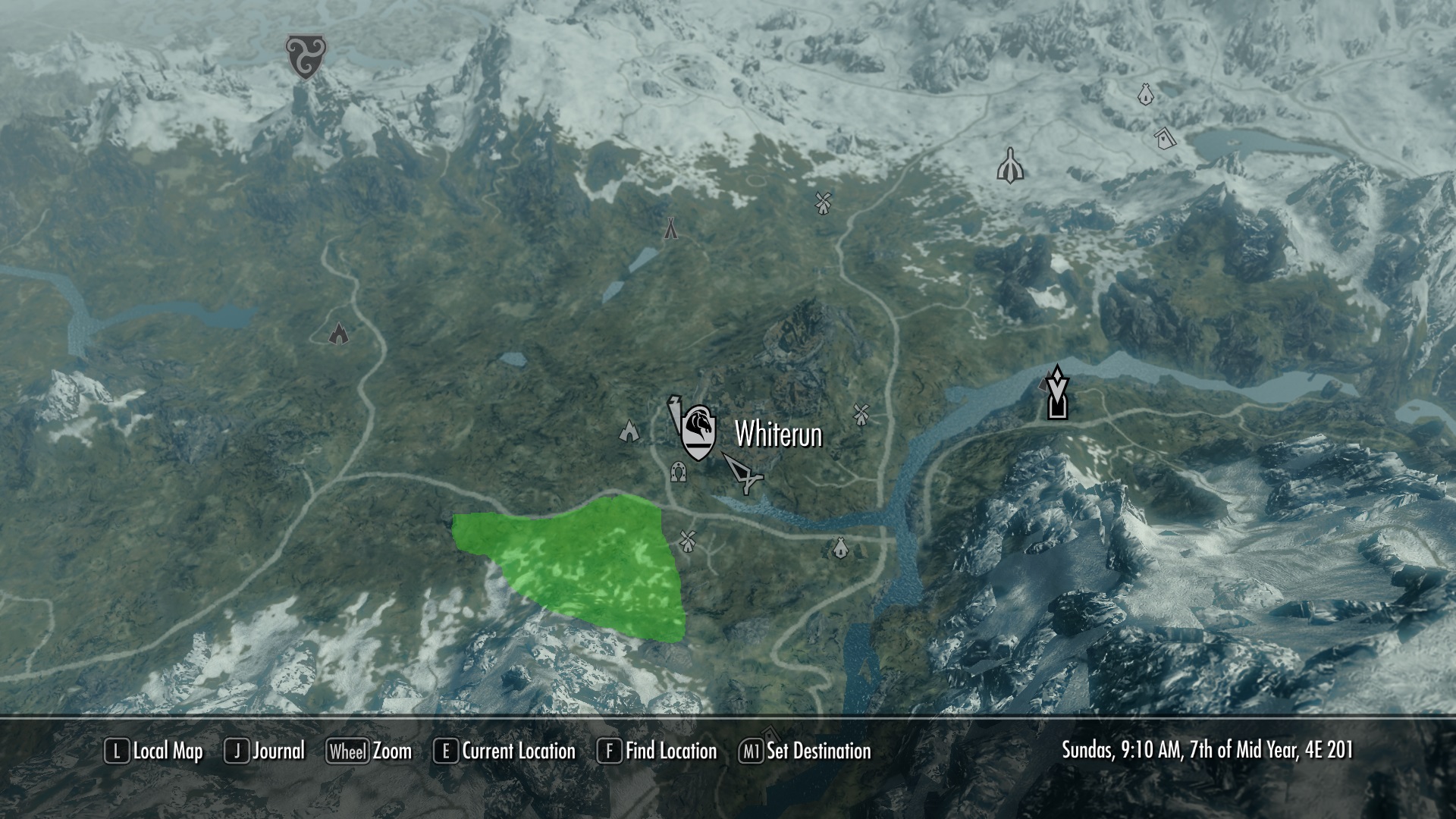Select the triskelion shield city marker
Image resolution: width=1456 pixels, height=819 pixels.
[x=306, y=56]
